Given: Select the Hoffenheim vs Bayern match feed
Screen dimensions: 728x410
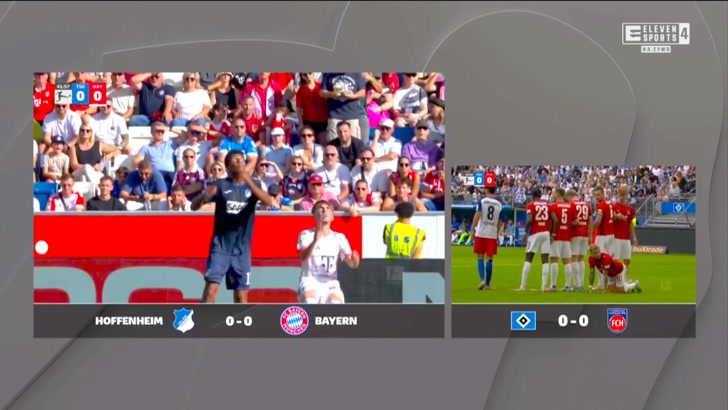Looking at the screenshot, I should tap(239, 188).
